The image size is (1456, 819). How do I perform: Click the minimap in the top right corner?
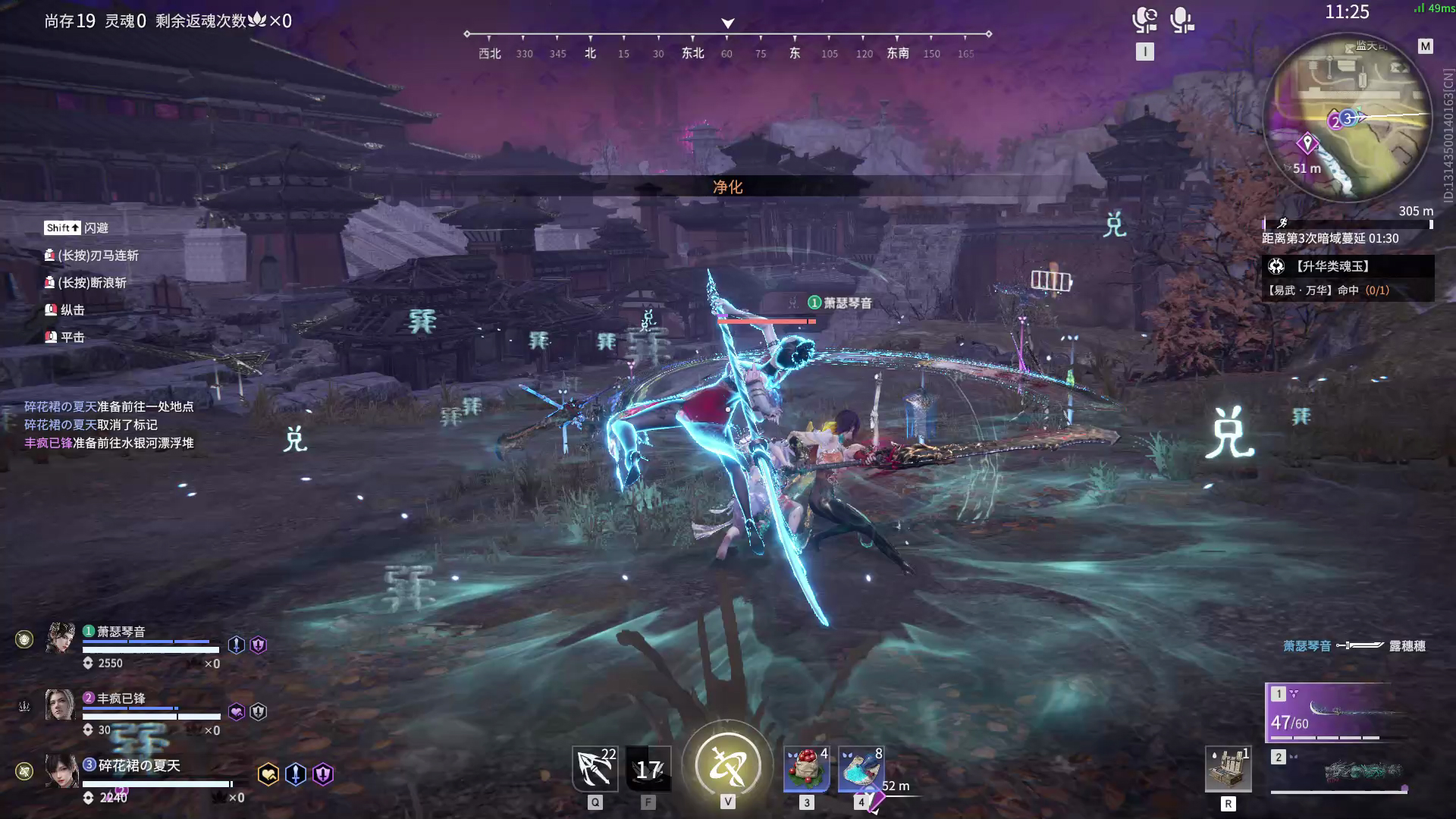(1350, 121)
